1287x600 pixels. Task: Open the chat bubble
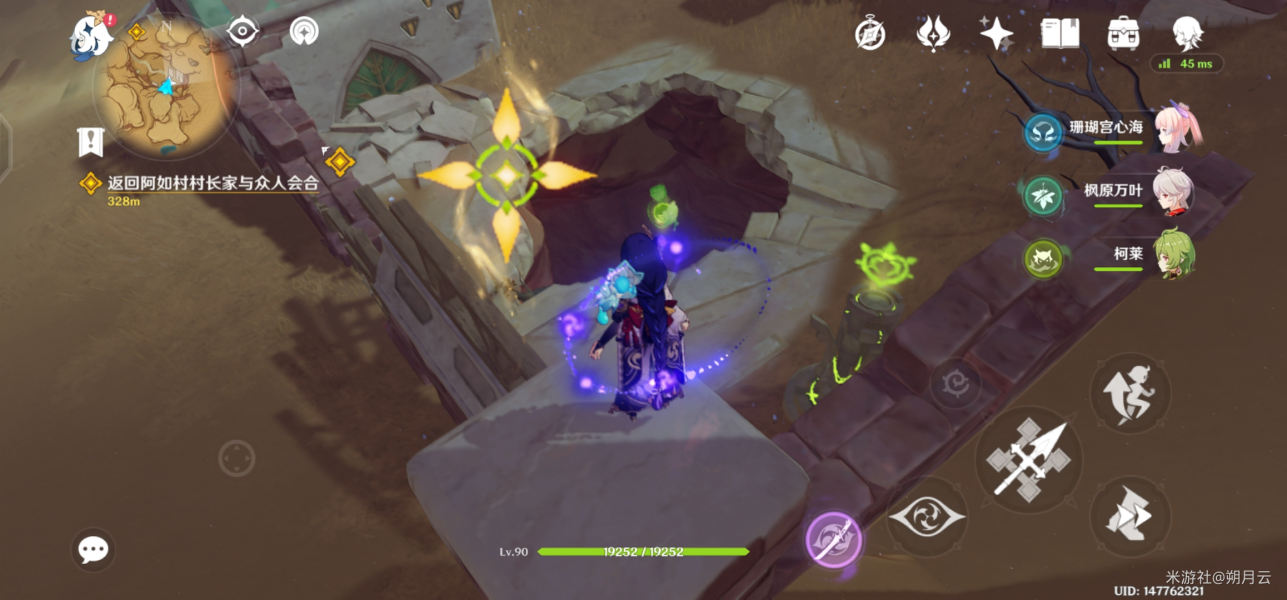pos(93,549)
